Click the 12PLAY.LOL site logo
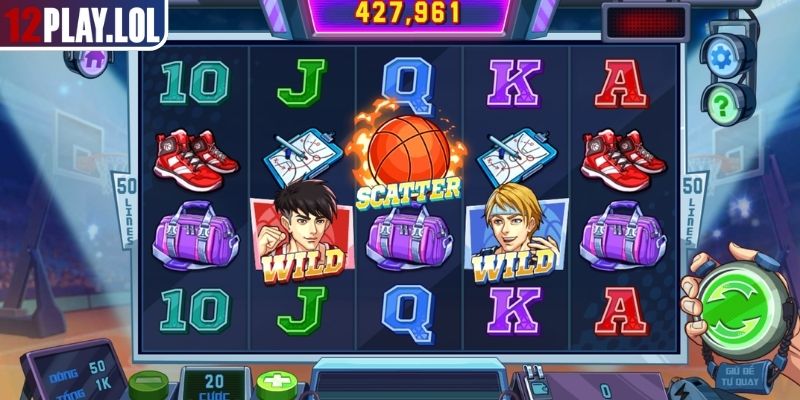Viewport: 800px width, 400px height. (82, 23)
